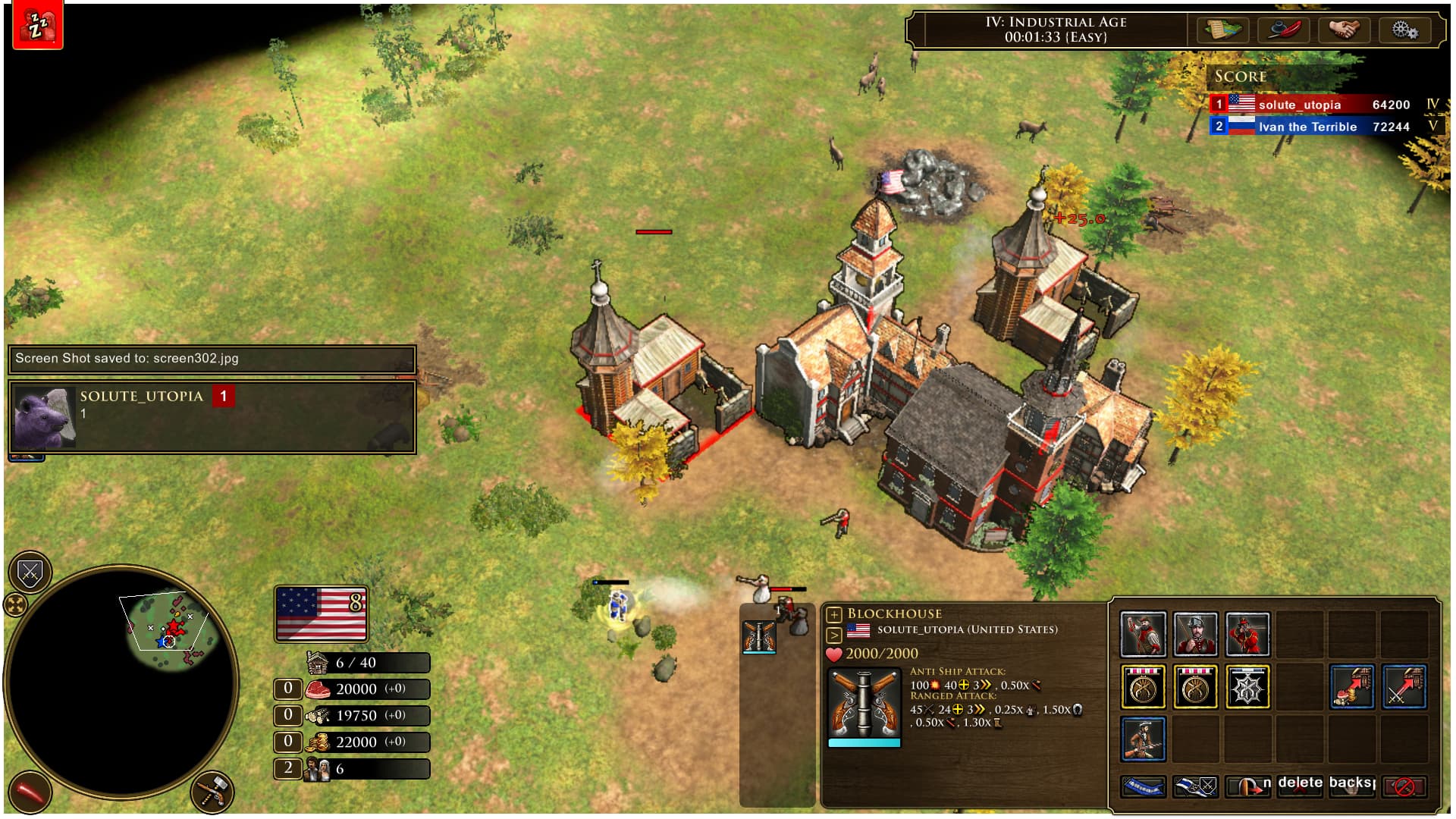The image size is (1456, 819).
Task: Train the pikeman unit with red scarf
Action: 1143,634
